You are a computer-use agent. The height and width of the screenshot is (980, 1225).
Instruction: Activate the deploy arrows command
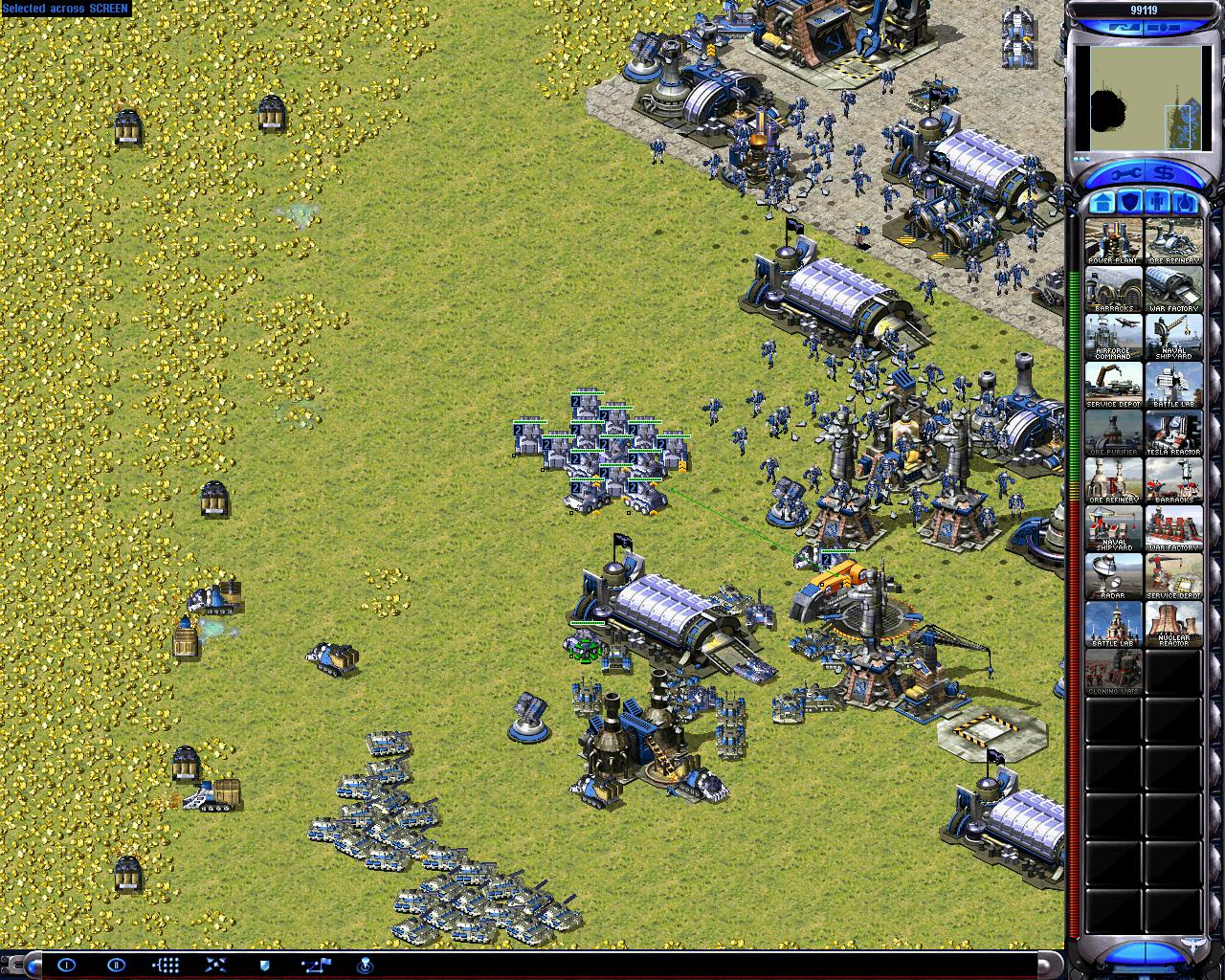click(x=215, y=965)
